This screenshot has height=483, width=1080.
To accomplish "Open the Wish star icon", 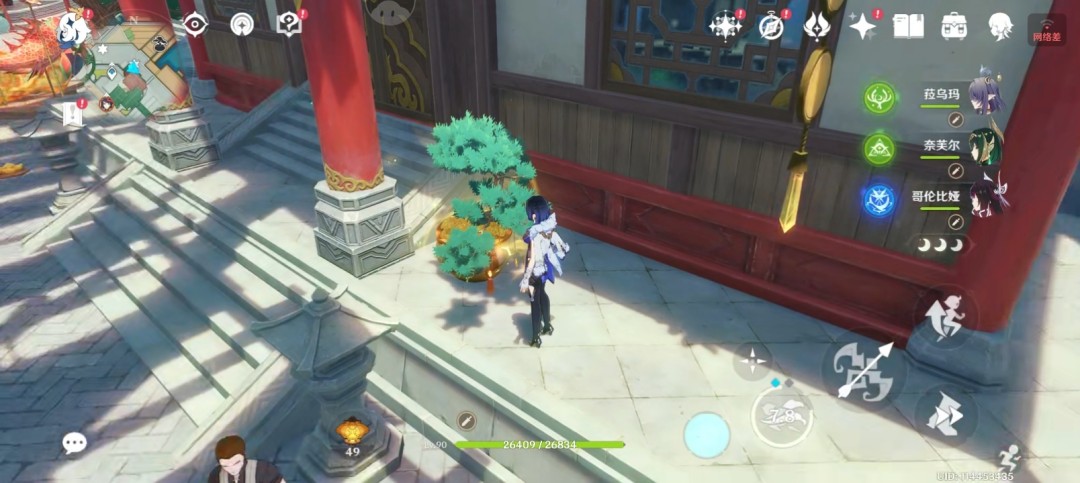I will point(725,26).
